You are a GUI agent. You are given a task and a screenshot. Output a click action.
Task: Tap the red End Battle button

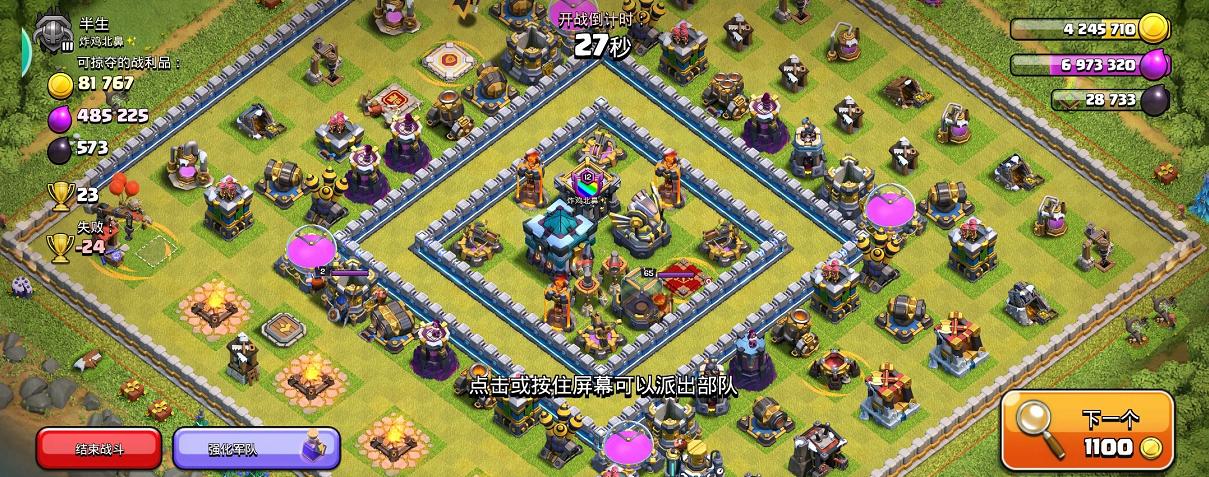(x=98, y=449)
